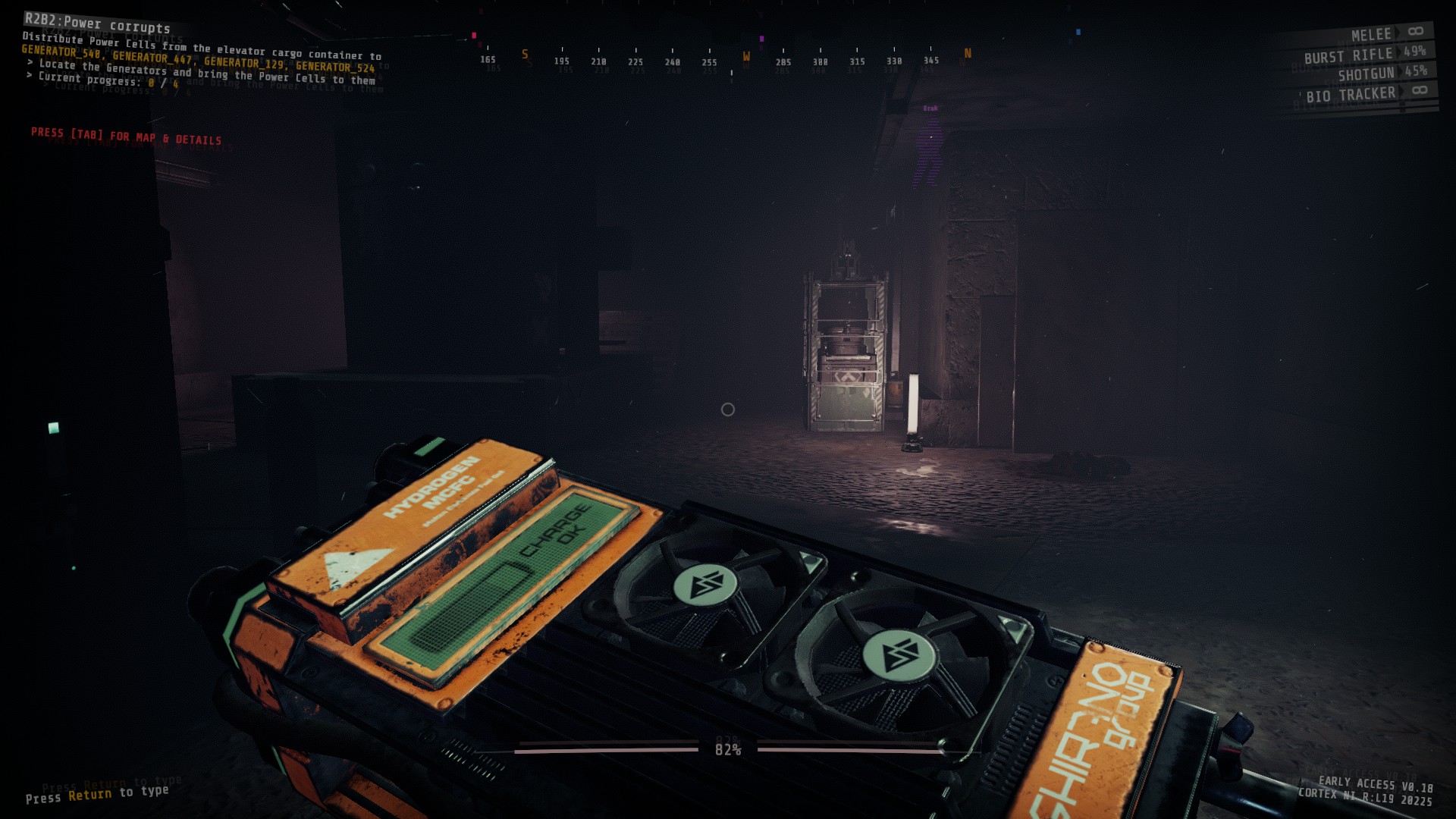The width and height of the screenshot is (1456, 819).
Task: Click the compass heading strip
Action: [726, 59]
